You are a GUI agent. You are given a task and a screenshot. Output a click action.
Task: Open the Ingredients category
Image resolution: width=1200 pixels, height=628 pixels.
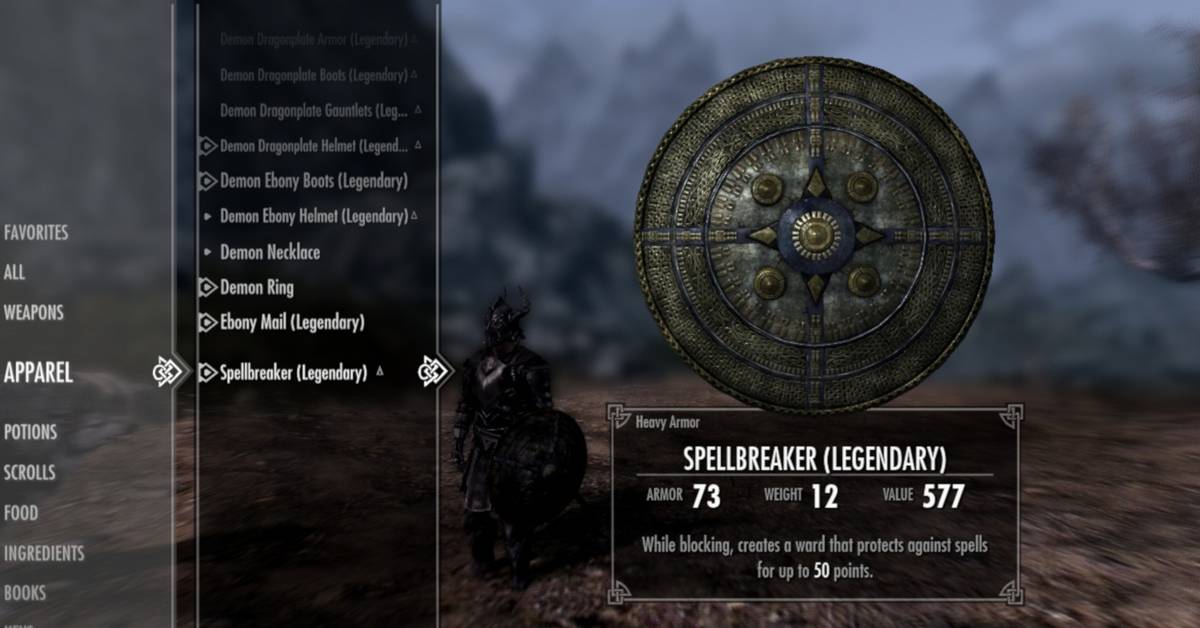(x=44, y=553)
